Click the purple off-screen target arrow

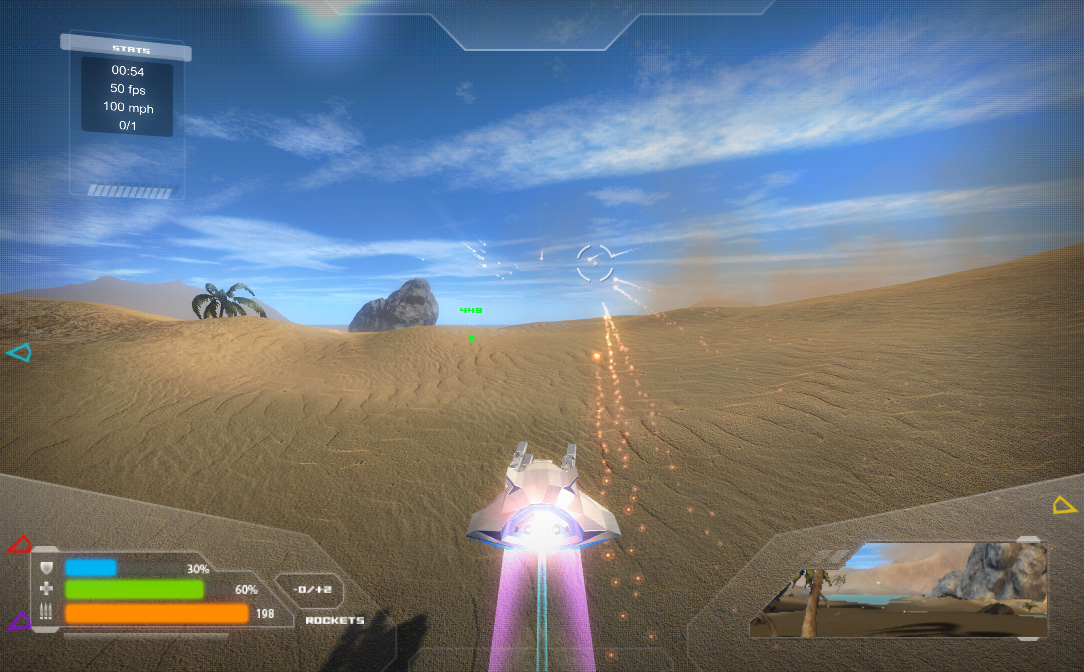20,621
